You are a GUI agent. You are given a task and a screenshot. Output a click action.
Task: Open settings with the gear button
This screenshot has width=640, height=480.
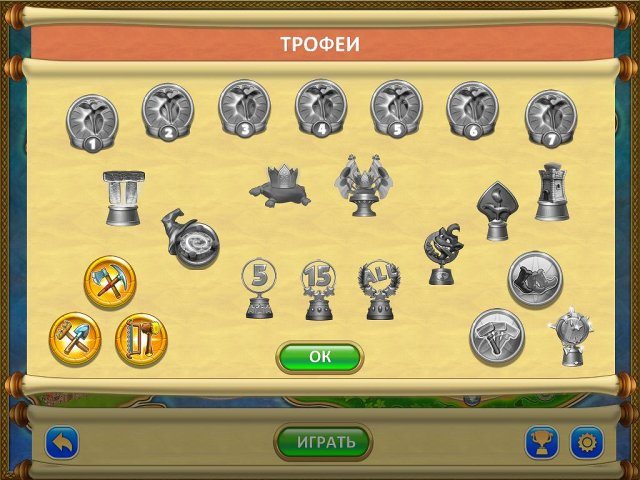click(x=586, y=441)
